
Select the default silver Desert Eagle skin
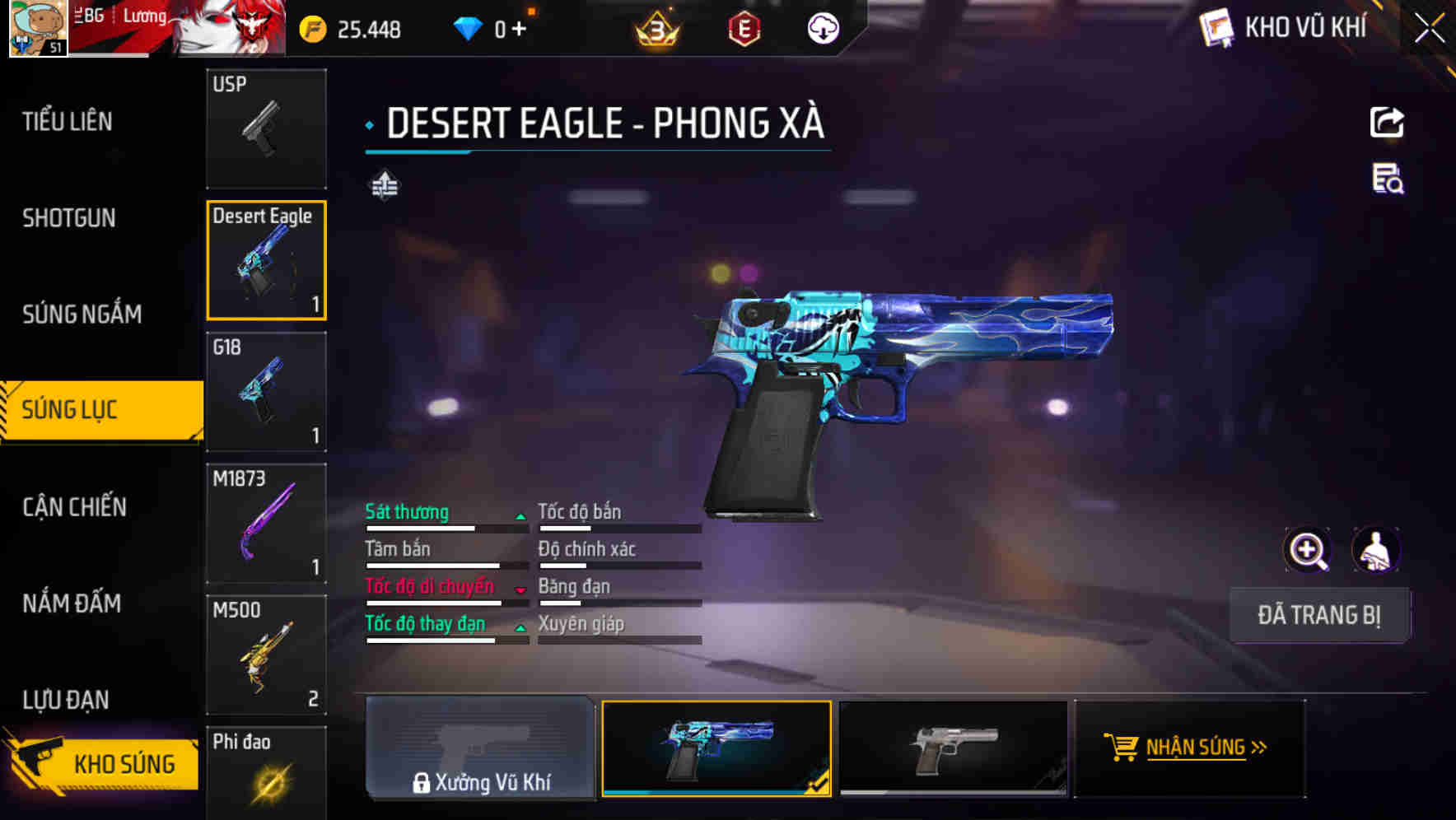[951, 749]
